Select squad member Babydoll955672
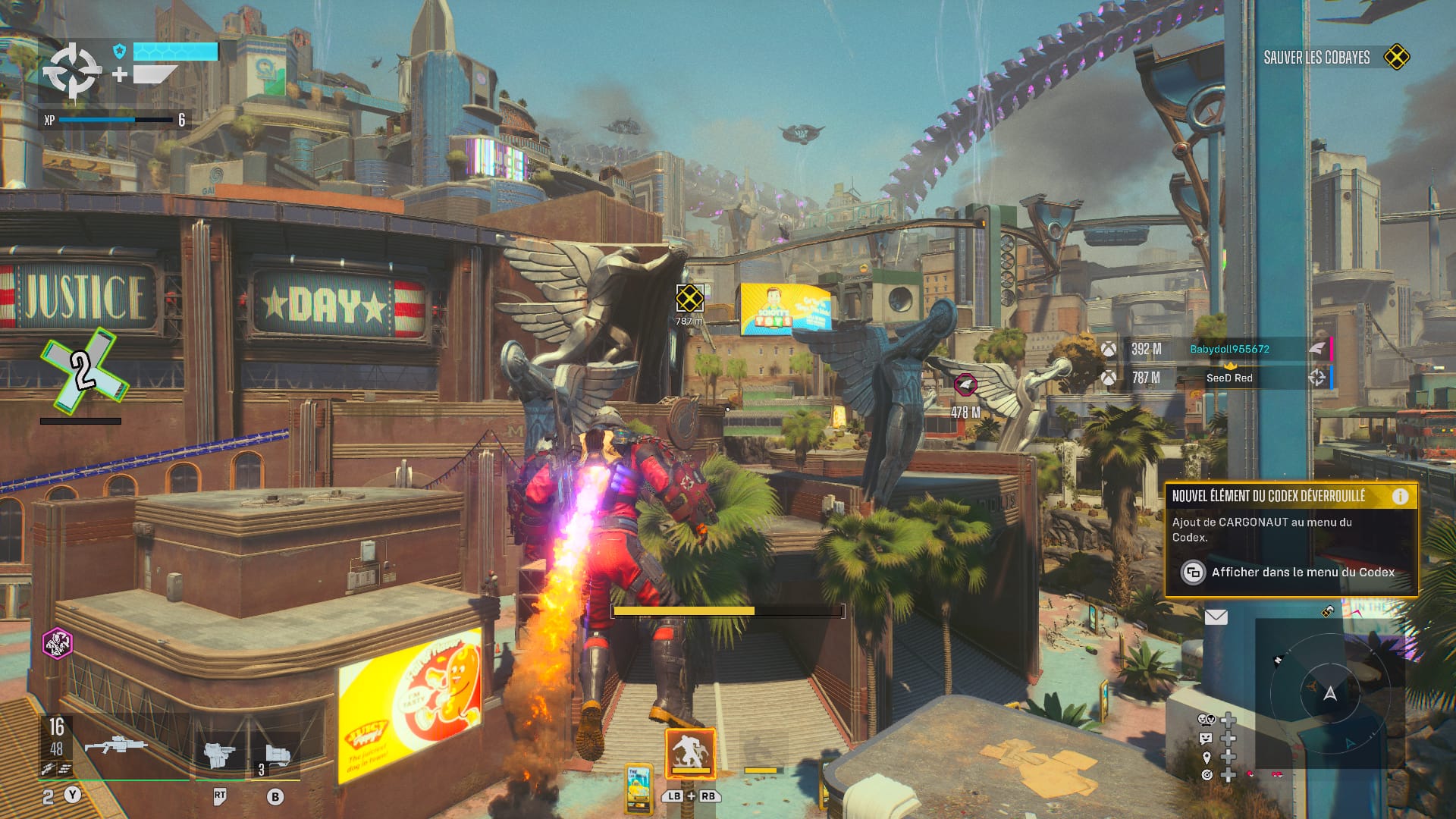The image size is (1456, 819). pyautogui.click(x=1228, y=349)
